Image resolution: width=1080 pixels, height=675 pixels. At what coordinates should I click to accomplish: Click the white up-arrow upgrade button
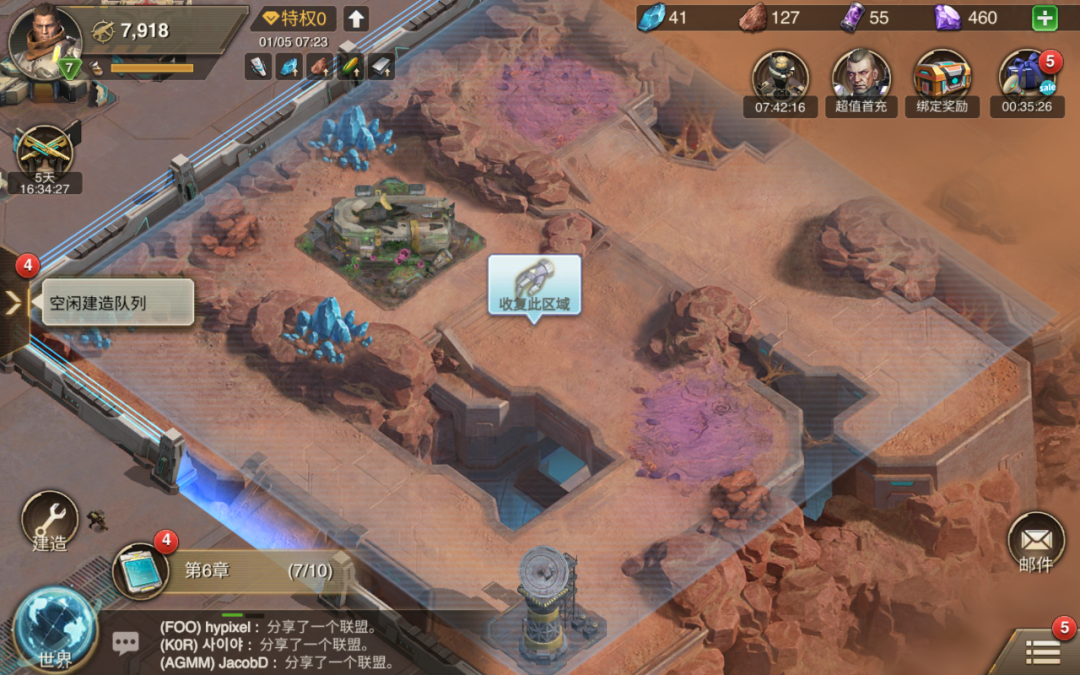356,19
